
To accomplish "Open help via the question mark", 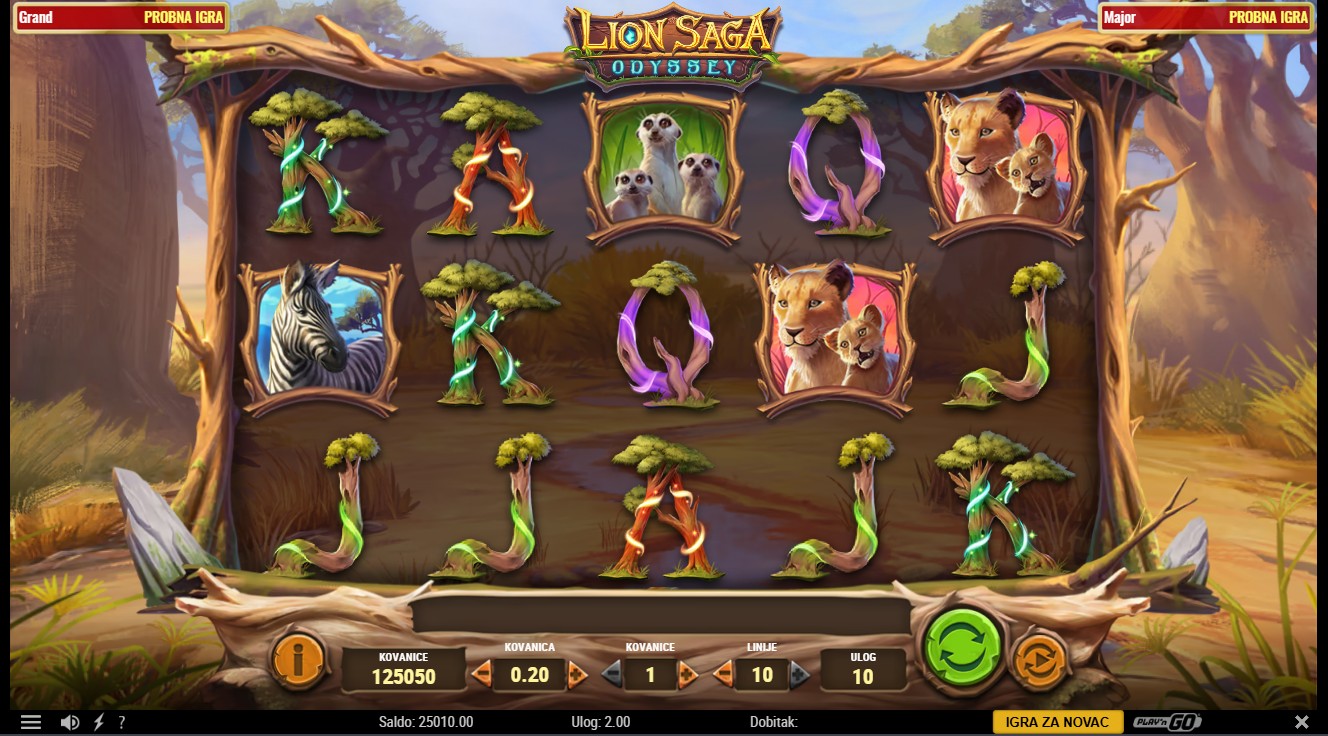I will click(122, 722).
